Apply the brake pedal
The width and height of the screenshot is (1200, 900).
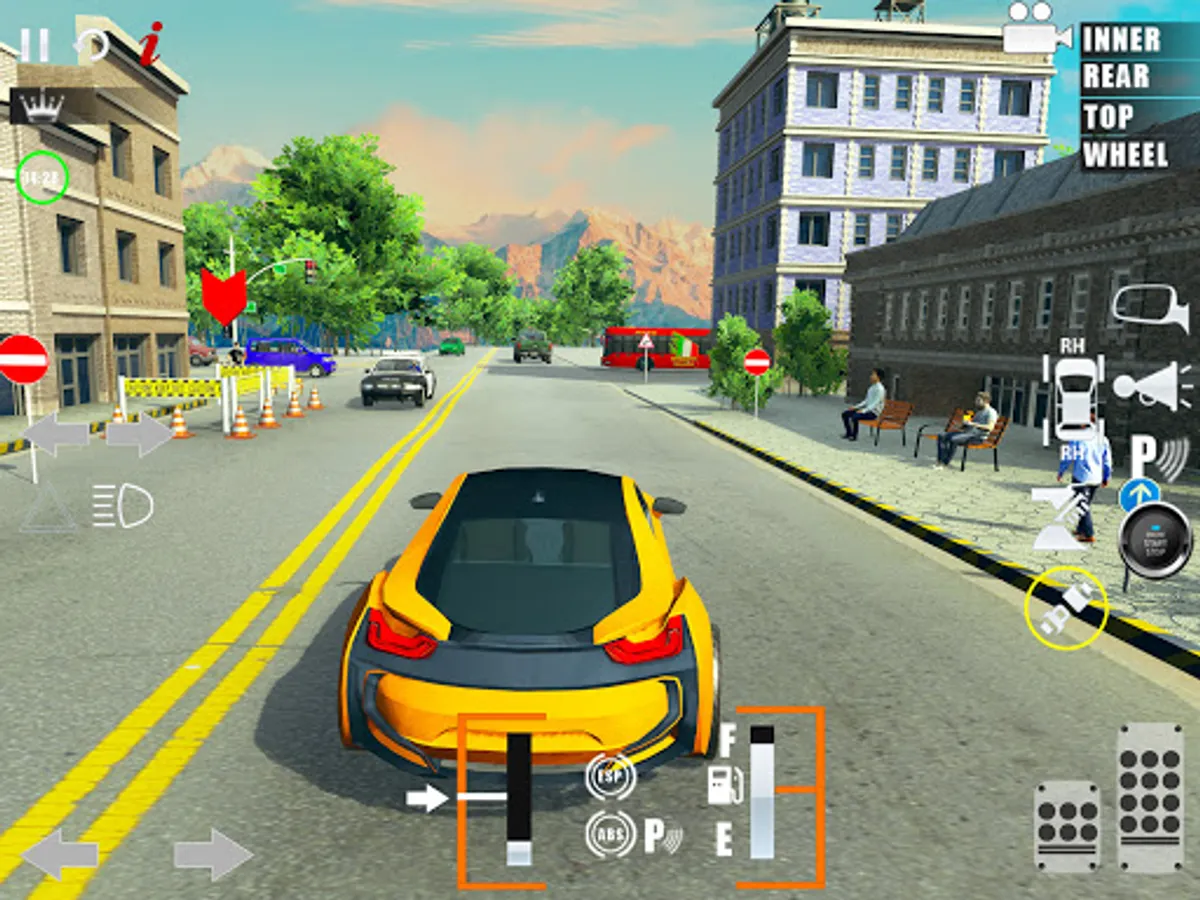click(1066, 826)
